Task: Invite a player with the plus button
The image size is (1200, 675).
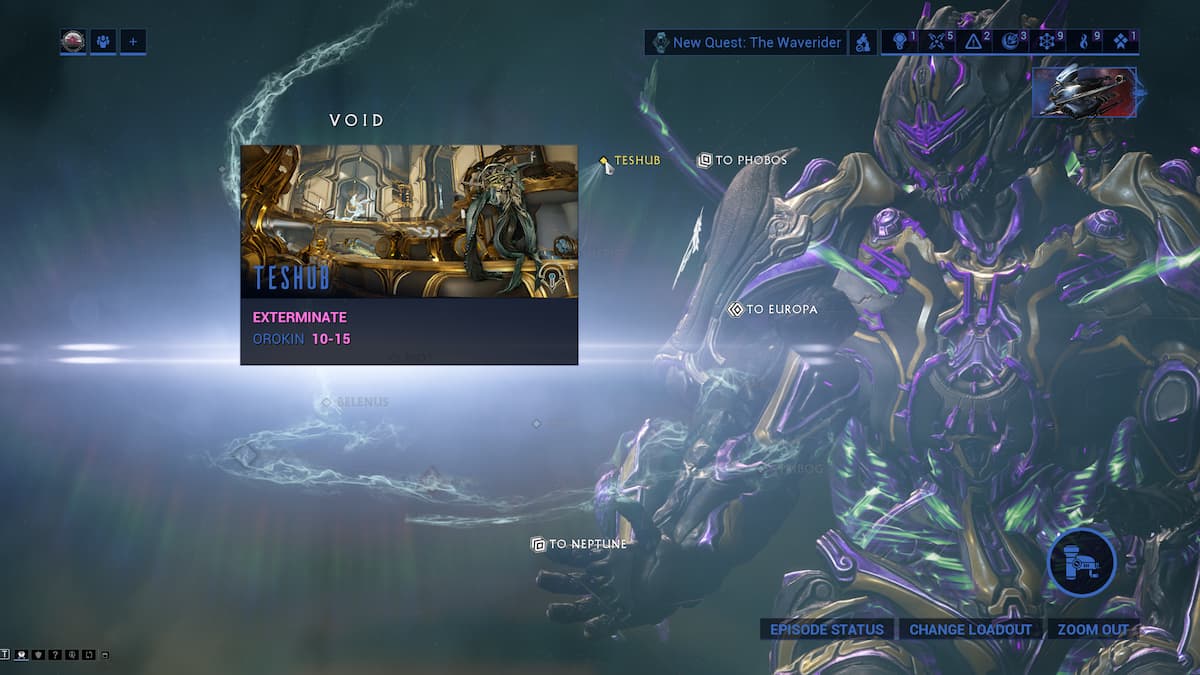Action: click(x=133, y=42)
